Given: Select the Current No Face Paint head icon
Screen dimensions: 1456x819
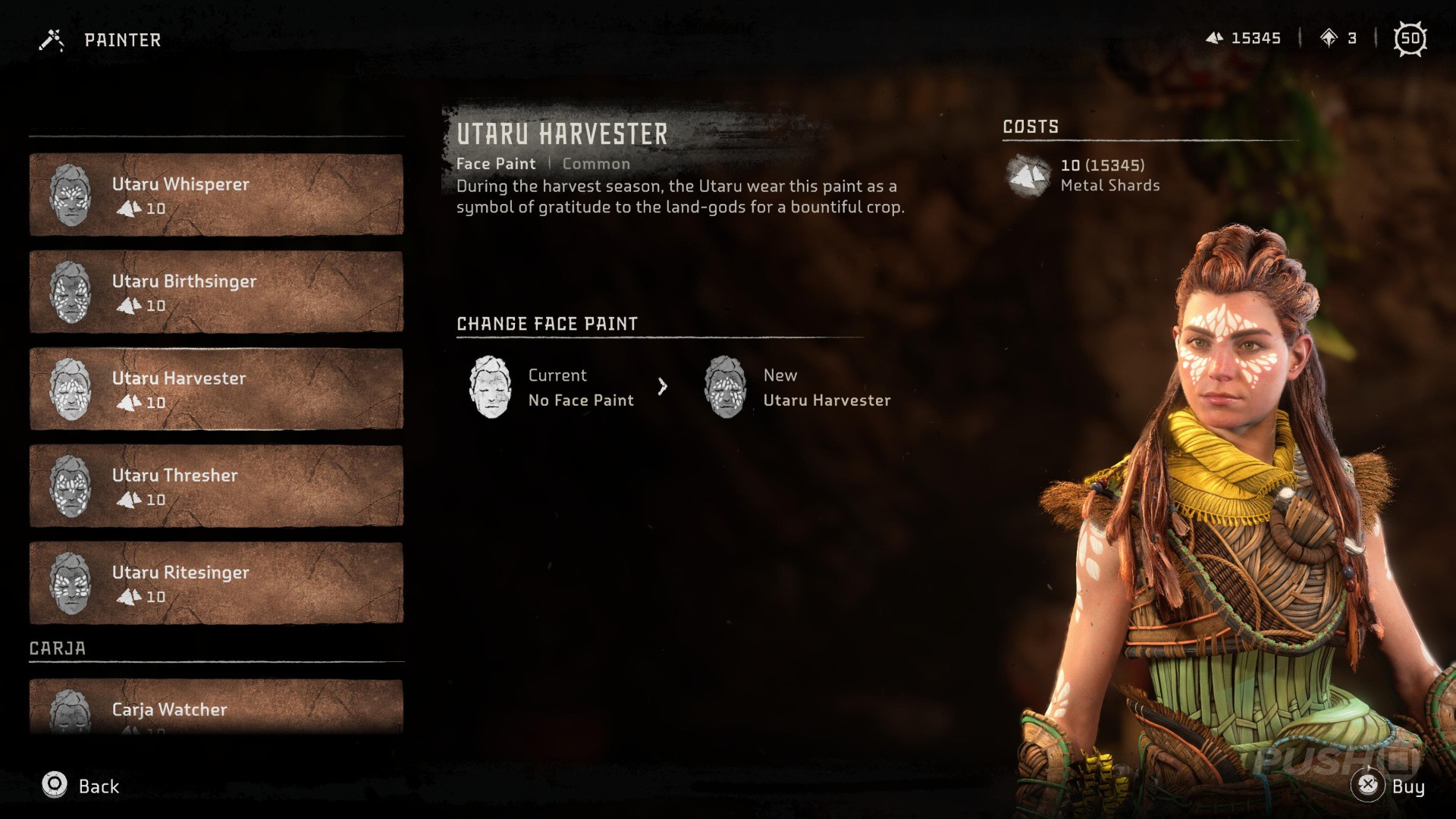Looking at the screenshot, I should (490, 388).
